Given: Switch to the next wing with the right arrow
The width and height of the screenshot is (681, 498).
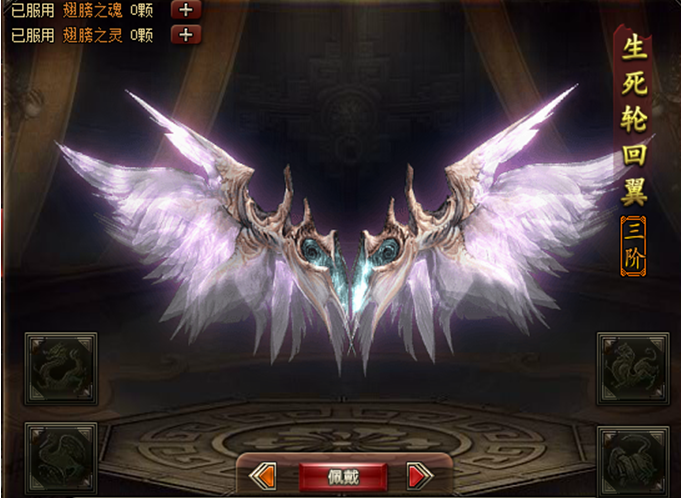Looking at the screenshot, I should tap(420, 476).
